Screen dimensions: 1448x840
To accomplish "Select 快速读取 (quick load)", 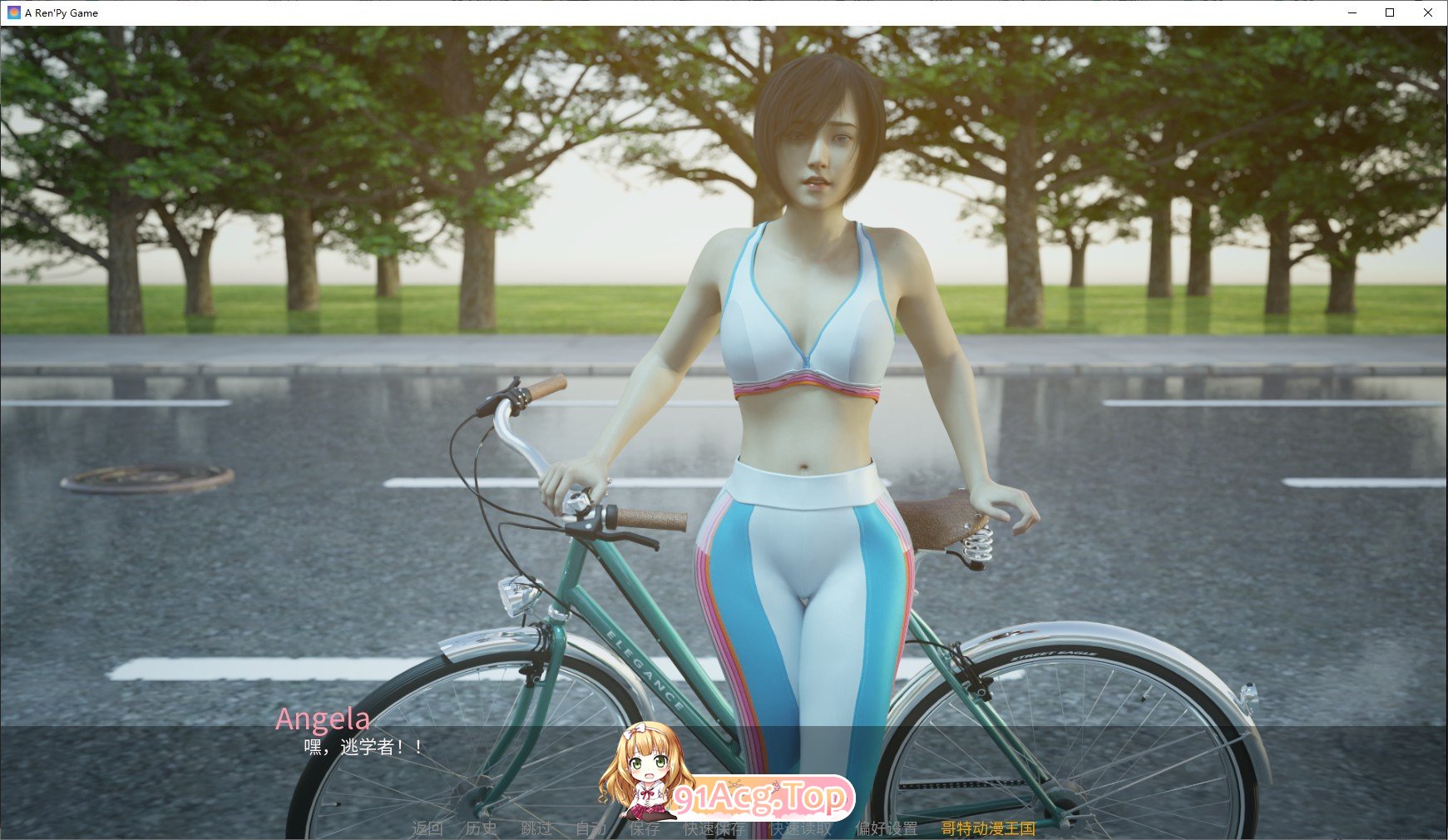I will tap(800, 828).
